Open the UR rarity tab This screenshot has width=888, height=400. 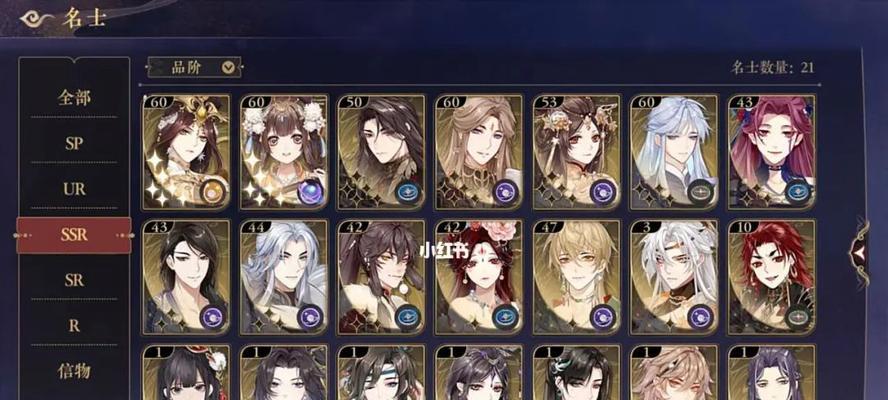[x=74, y=189]
